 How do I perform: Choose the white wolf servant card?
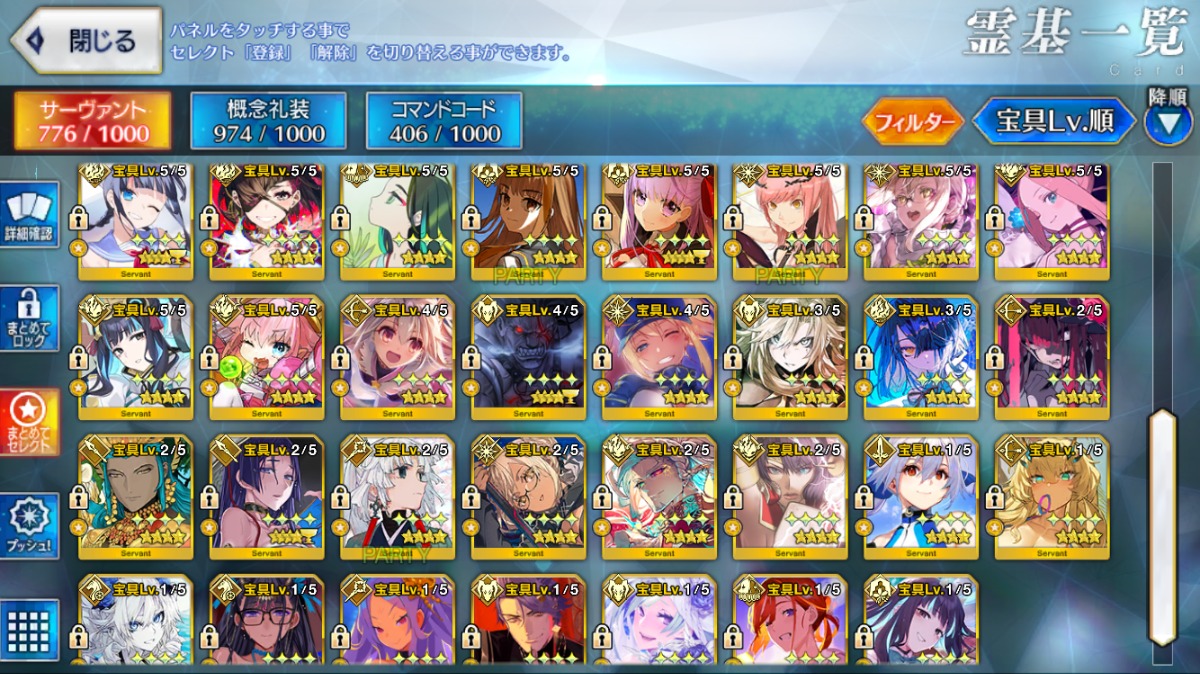[135, 620]
